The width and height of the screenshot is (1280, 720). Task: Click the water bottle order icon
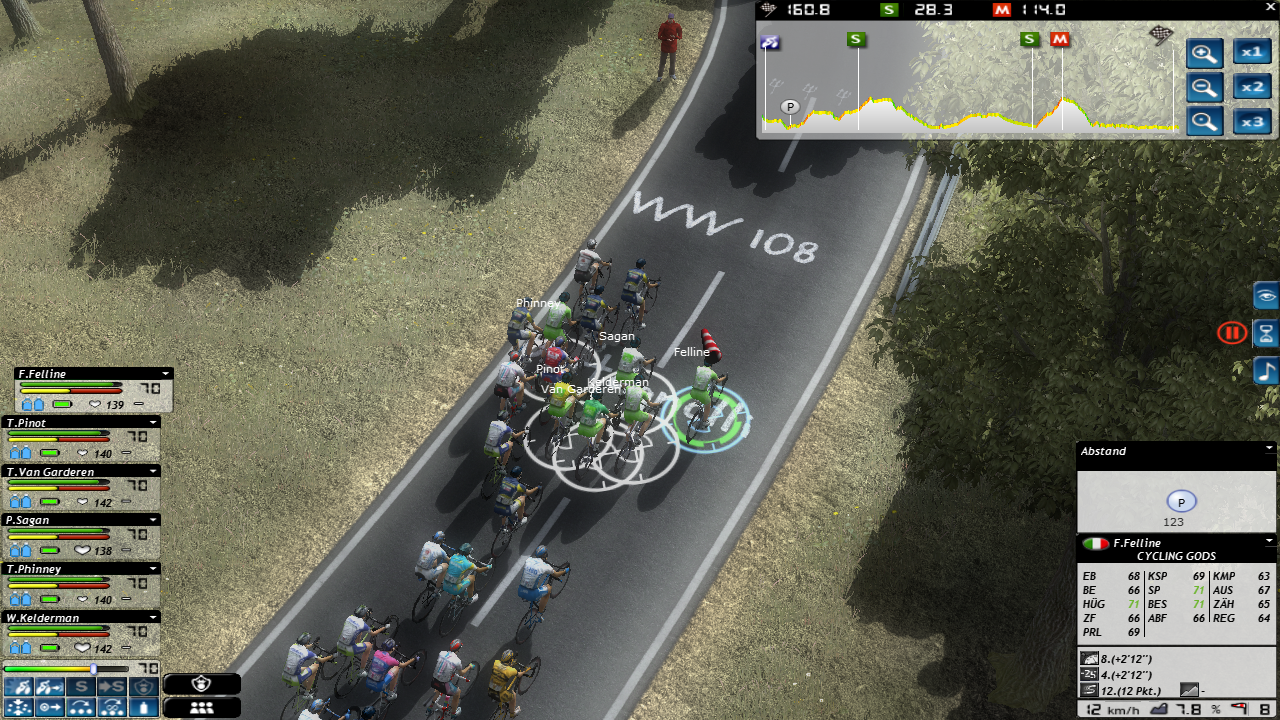tap(146, 707)
